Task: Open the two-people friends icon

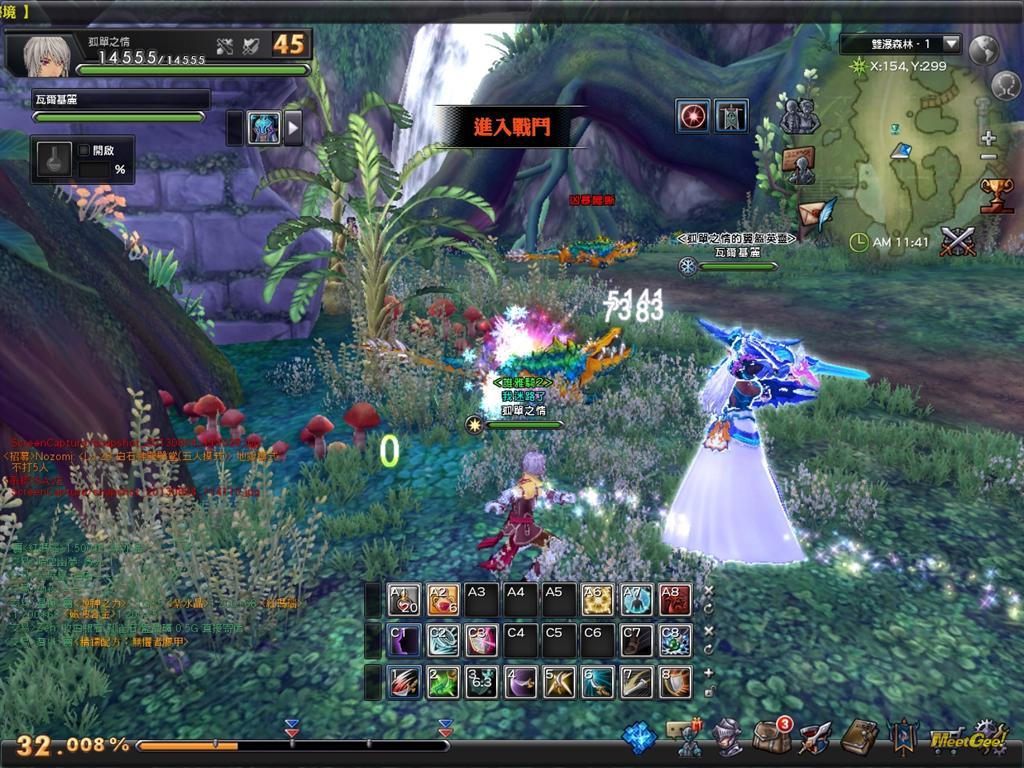Action: (x=799, y=116)
